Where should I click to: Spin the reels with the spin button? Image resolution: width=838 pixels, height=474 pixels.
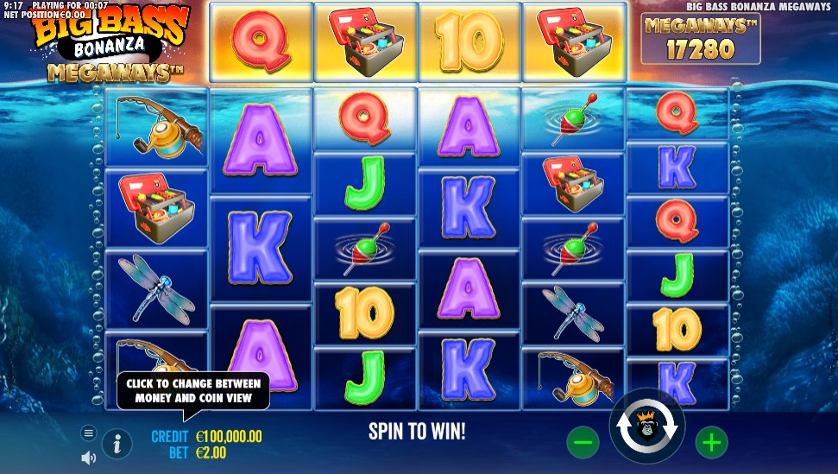[647, 427]
